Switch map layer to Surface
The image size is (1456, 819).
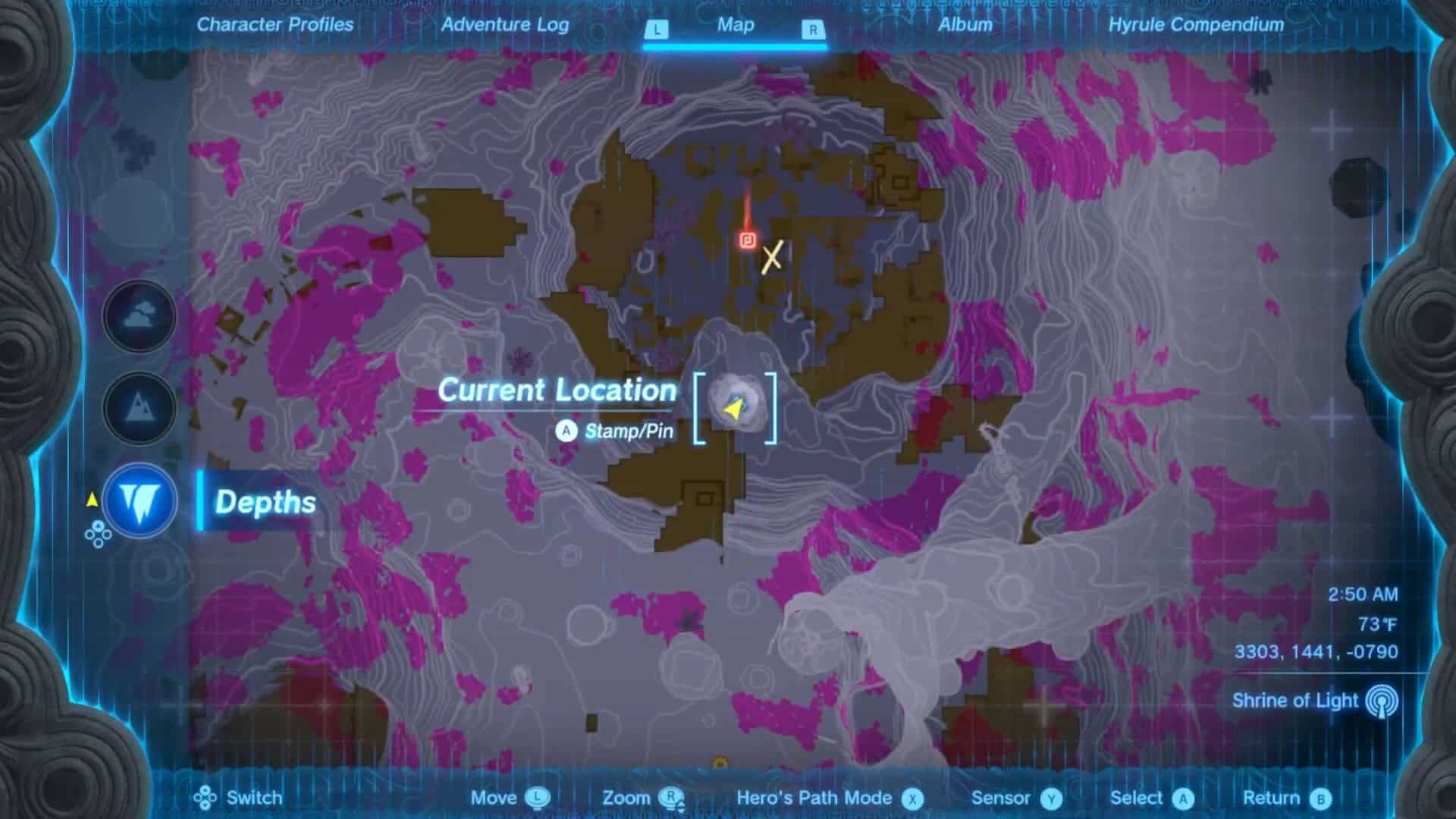point(140,408)
